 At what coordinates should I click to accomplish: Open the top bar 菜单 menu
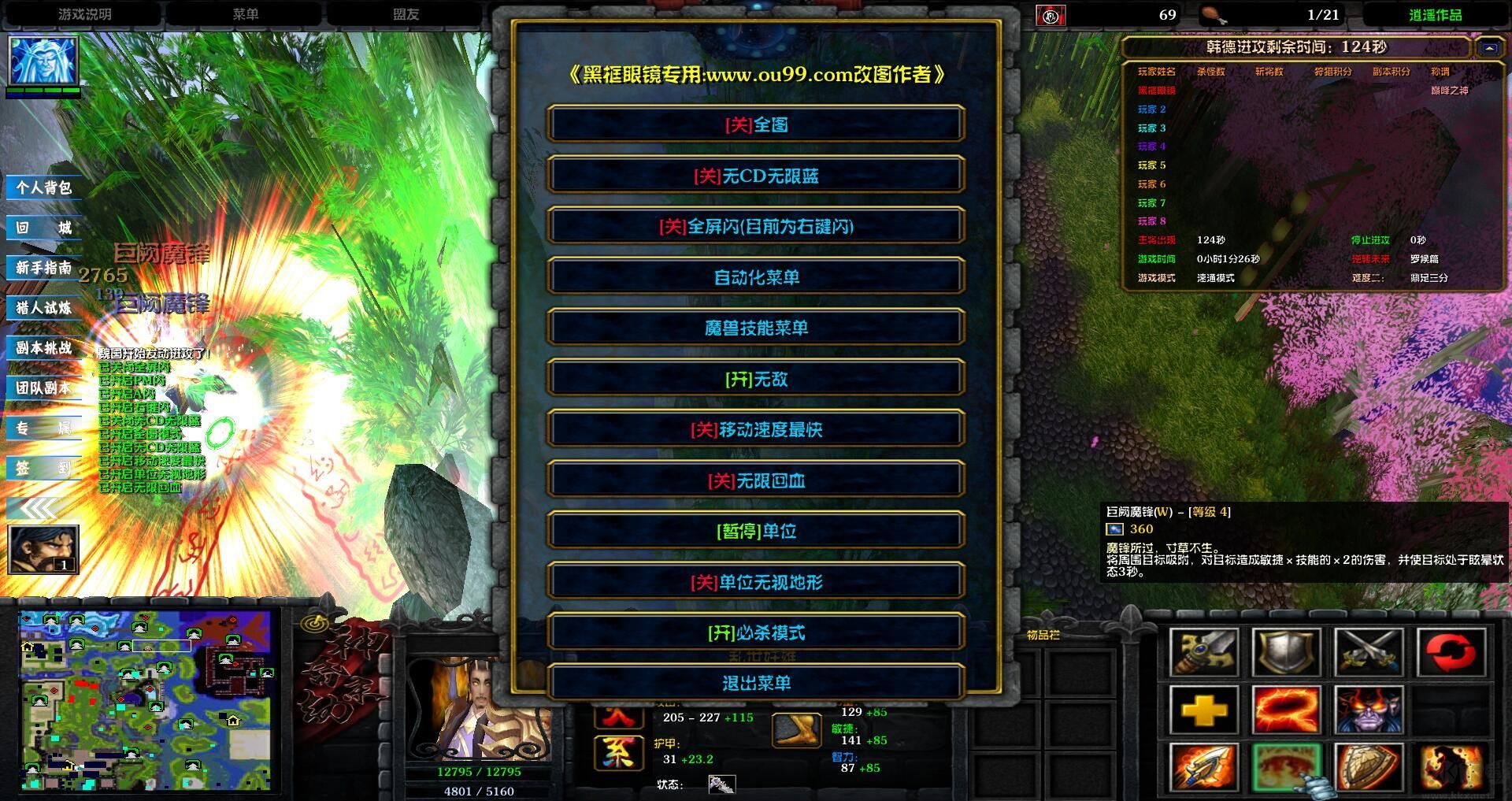point(246,14)
